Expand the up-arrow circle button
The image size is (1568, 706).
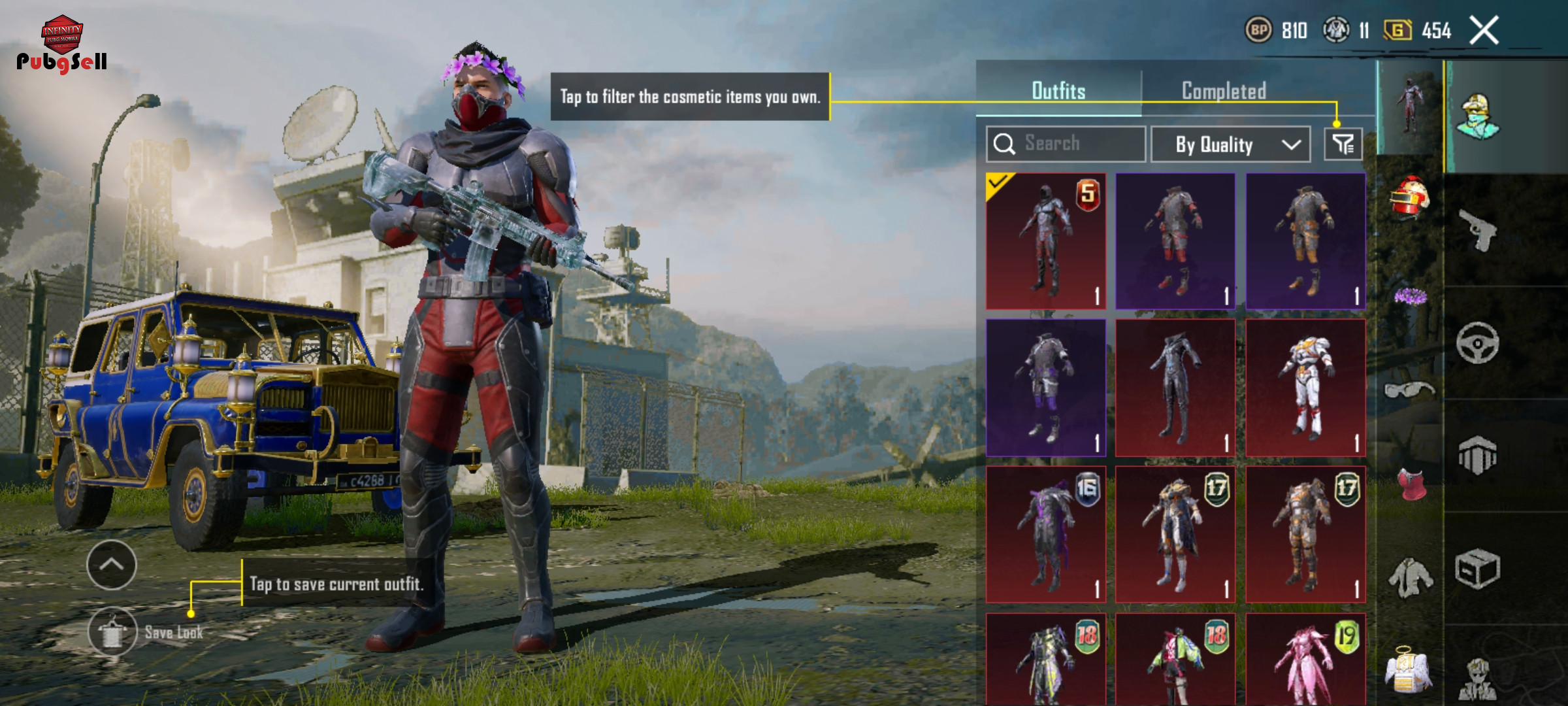click(x=112, y=565)
